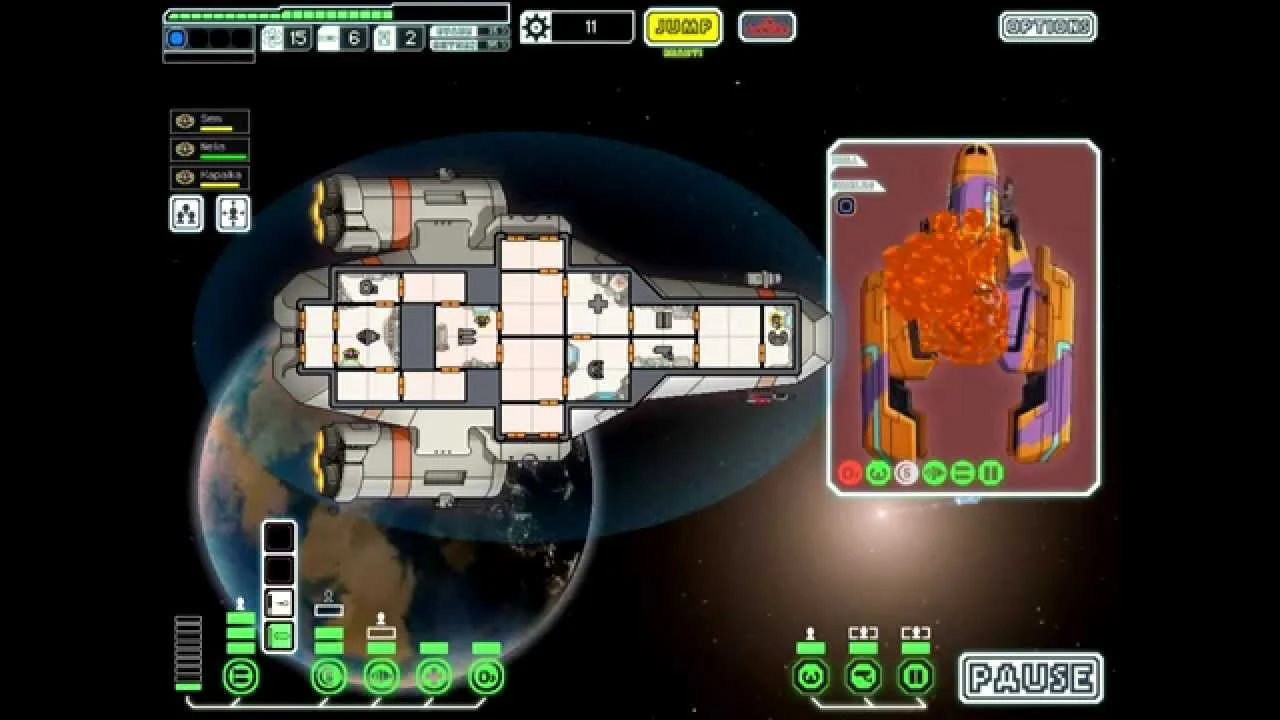Click the piloting subsystem icon
Viewport: 1280px width, 720px height.
click(x=810, y=677)
